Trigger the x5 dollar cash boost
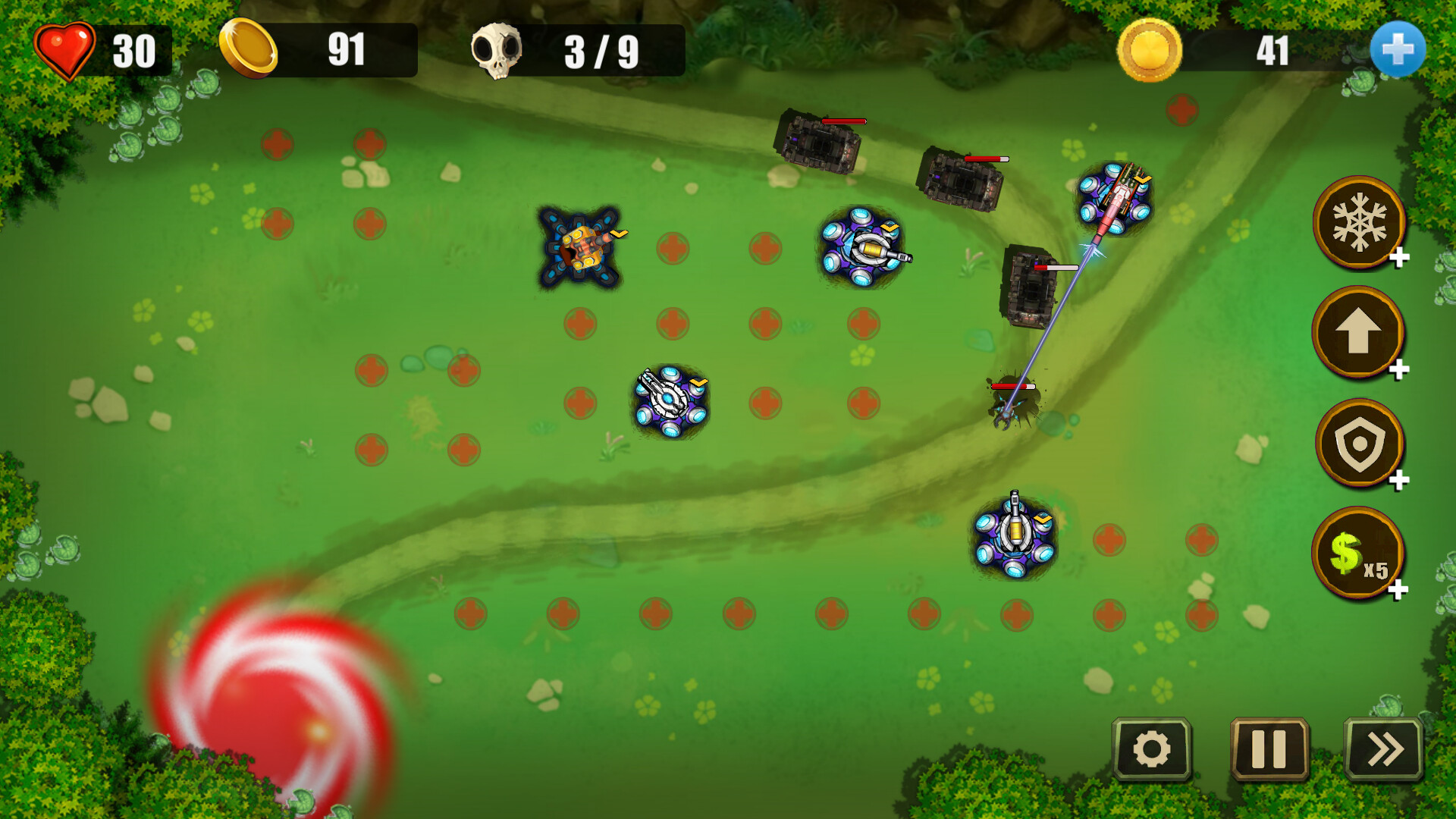This screenshot has width=1456, height=819. tap(1358, 554)
